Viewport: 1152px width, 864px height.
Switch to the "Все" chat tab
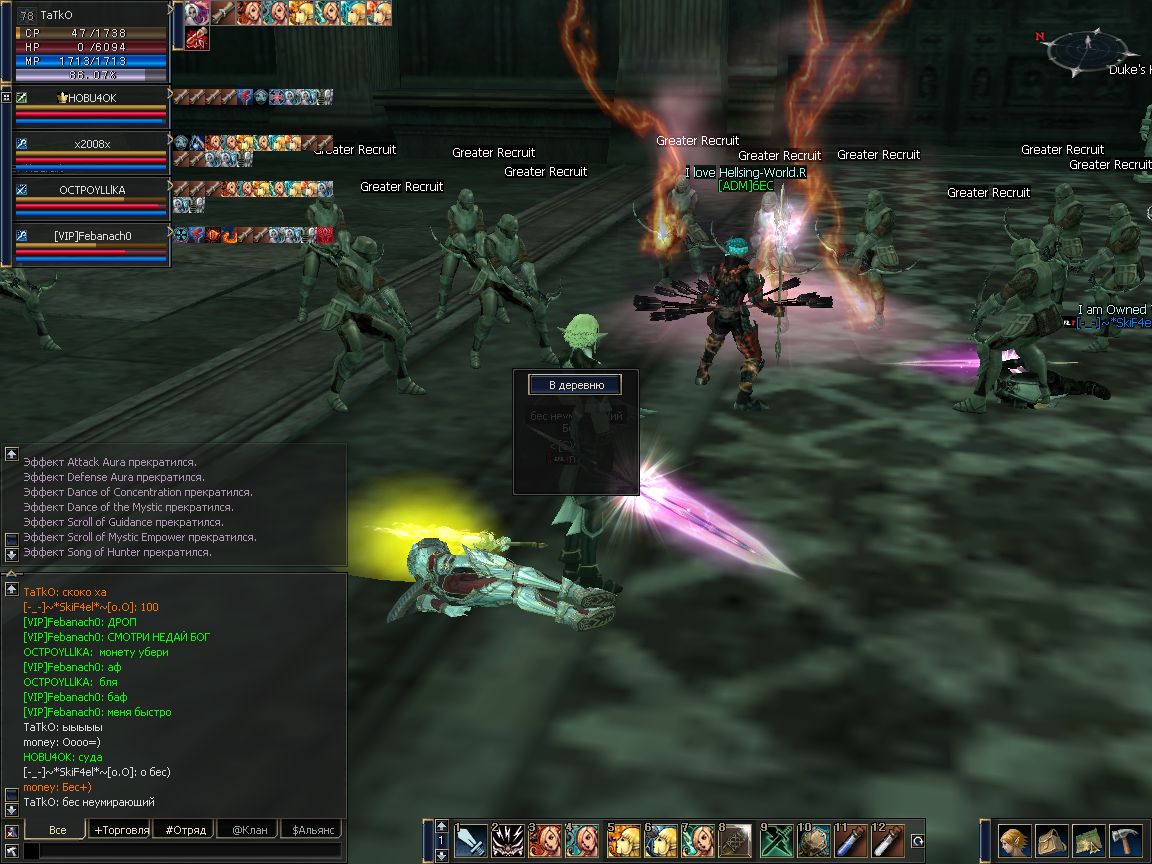pos(57,830)
